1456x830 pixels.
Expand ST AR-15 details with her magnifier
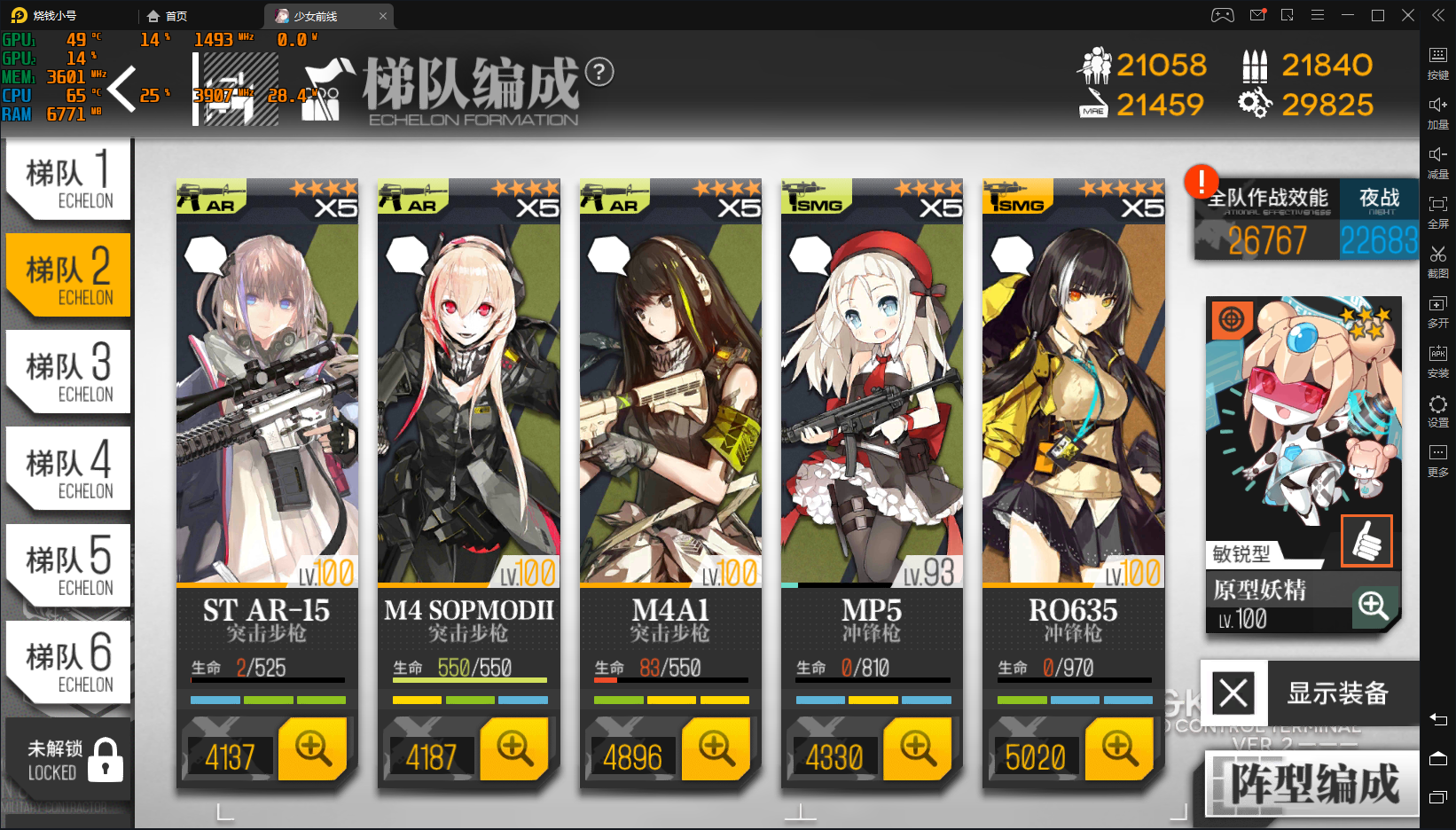click(x=312, y=749)
